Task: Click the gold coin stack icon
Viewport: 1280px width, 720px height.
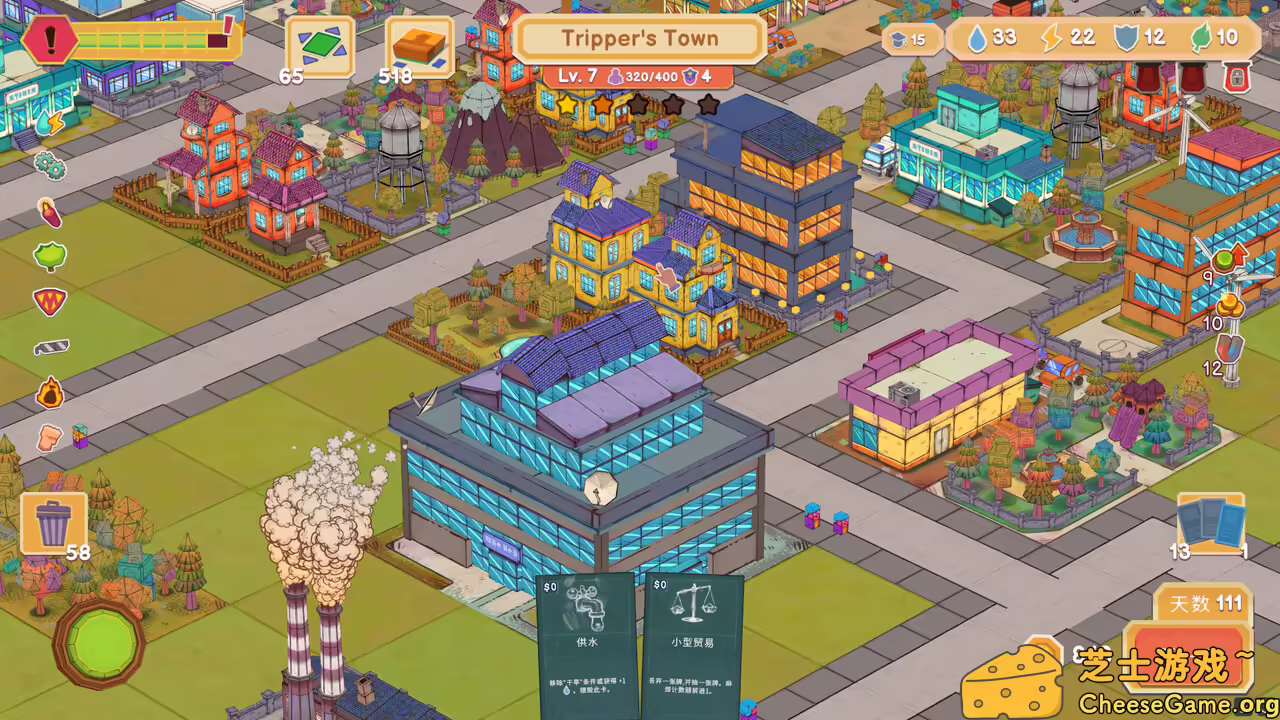Action: click(x=1233, y=303)
